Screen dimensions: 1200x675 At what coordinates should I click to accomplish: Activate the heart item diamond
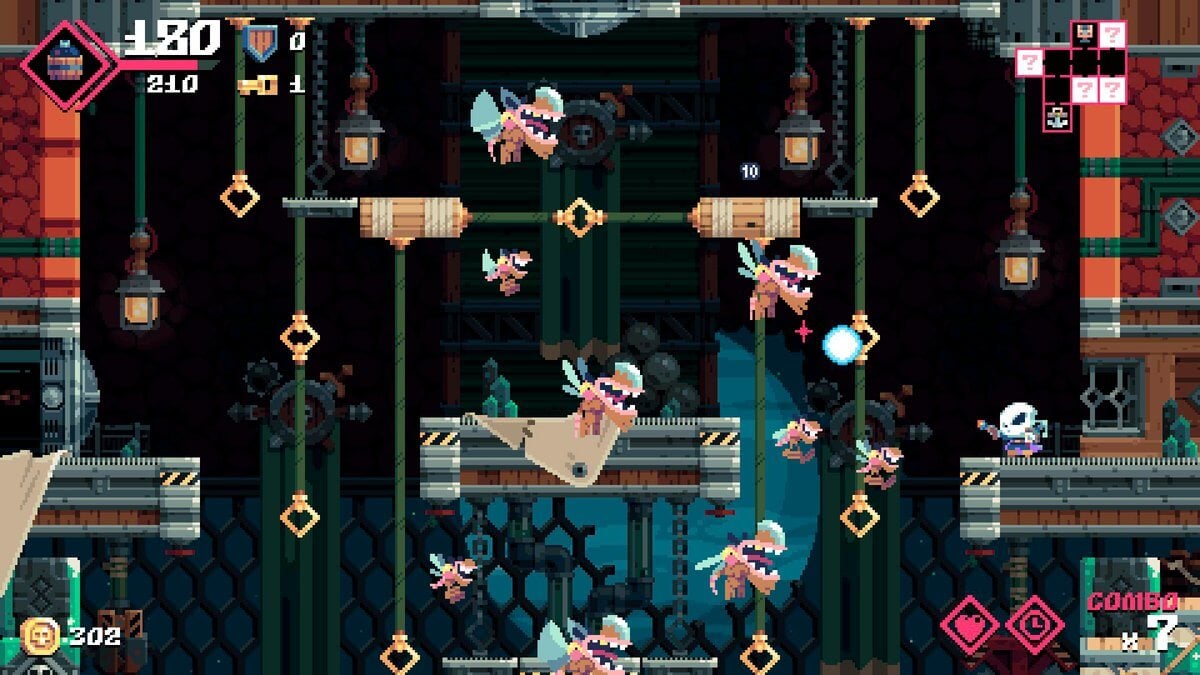969,625
